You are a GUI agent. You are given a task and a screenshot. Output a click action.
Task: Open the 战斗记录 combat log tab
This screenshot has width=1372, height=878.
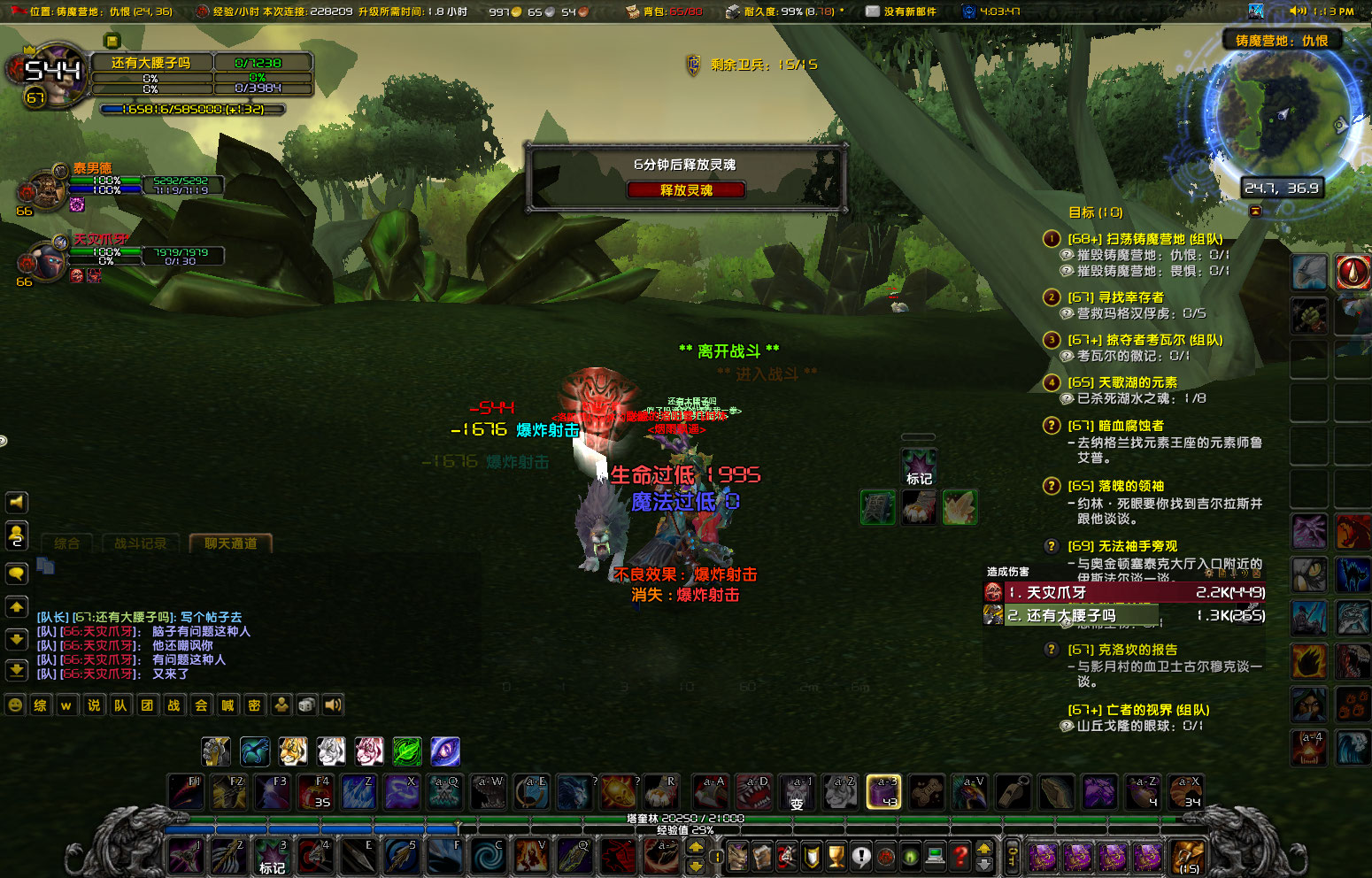pyautogui.click(x=142, y=543)
